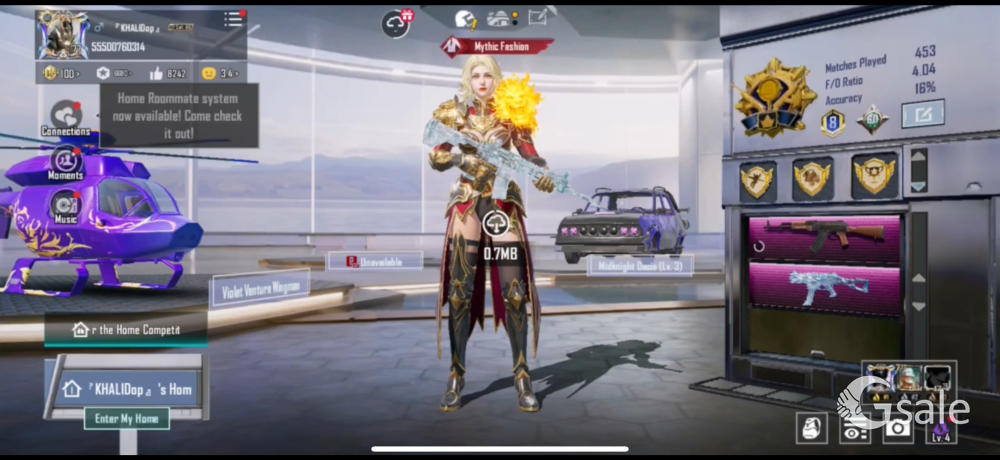This screenshot has width=1000, height=460.
Task: Open the Lv. 4 purple badge icon
Action: [941, 428]
